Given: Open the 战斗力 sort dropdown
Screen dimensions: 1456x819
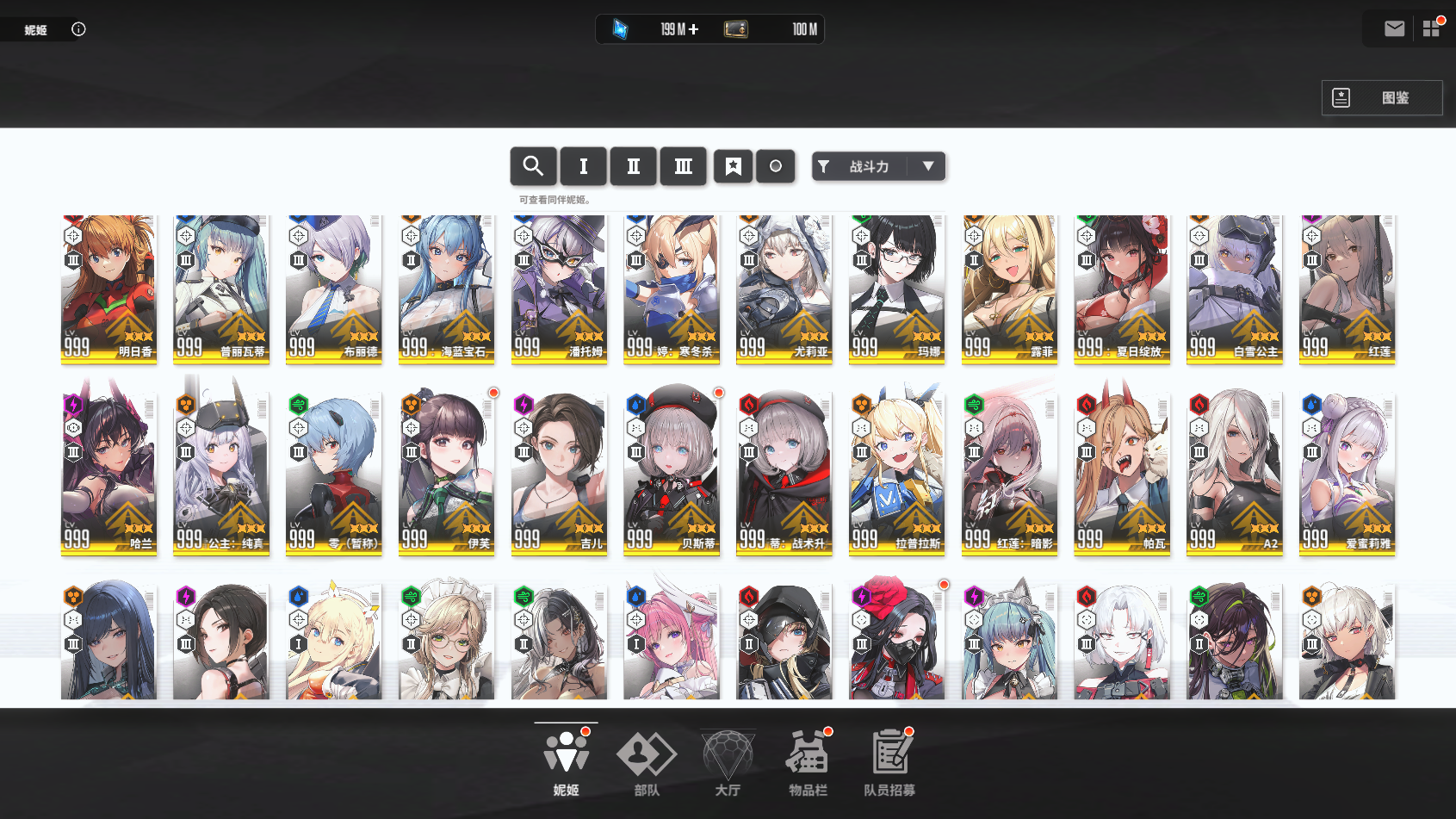Looking at the screenshot, I should coord(878,166).
